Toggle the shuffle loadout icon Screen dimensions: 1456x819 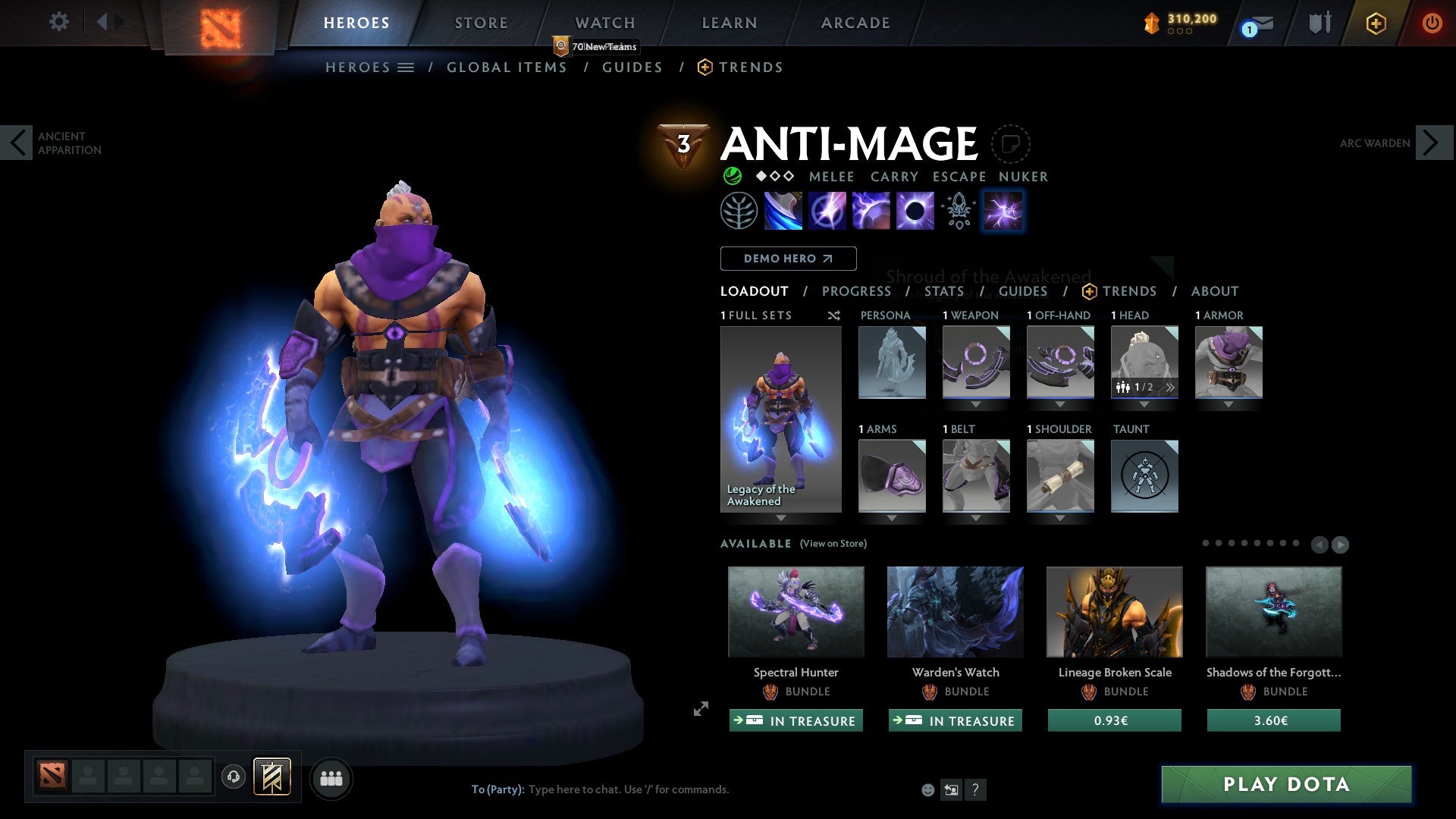tap(833, 315)
